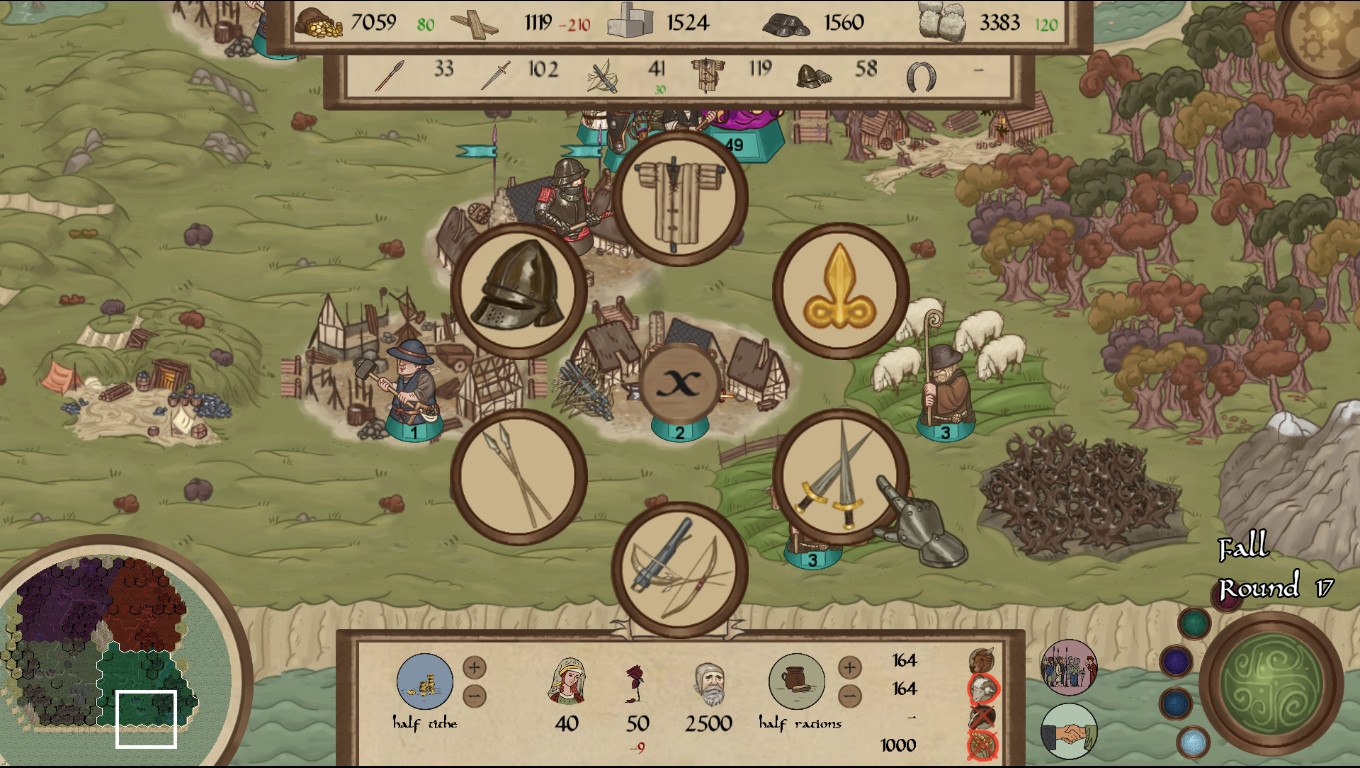
Task: Open the tanning rack crafting option
Action: pyautogui.click(x=680, y=198)
